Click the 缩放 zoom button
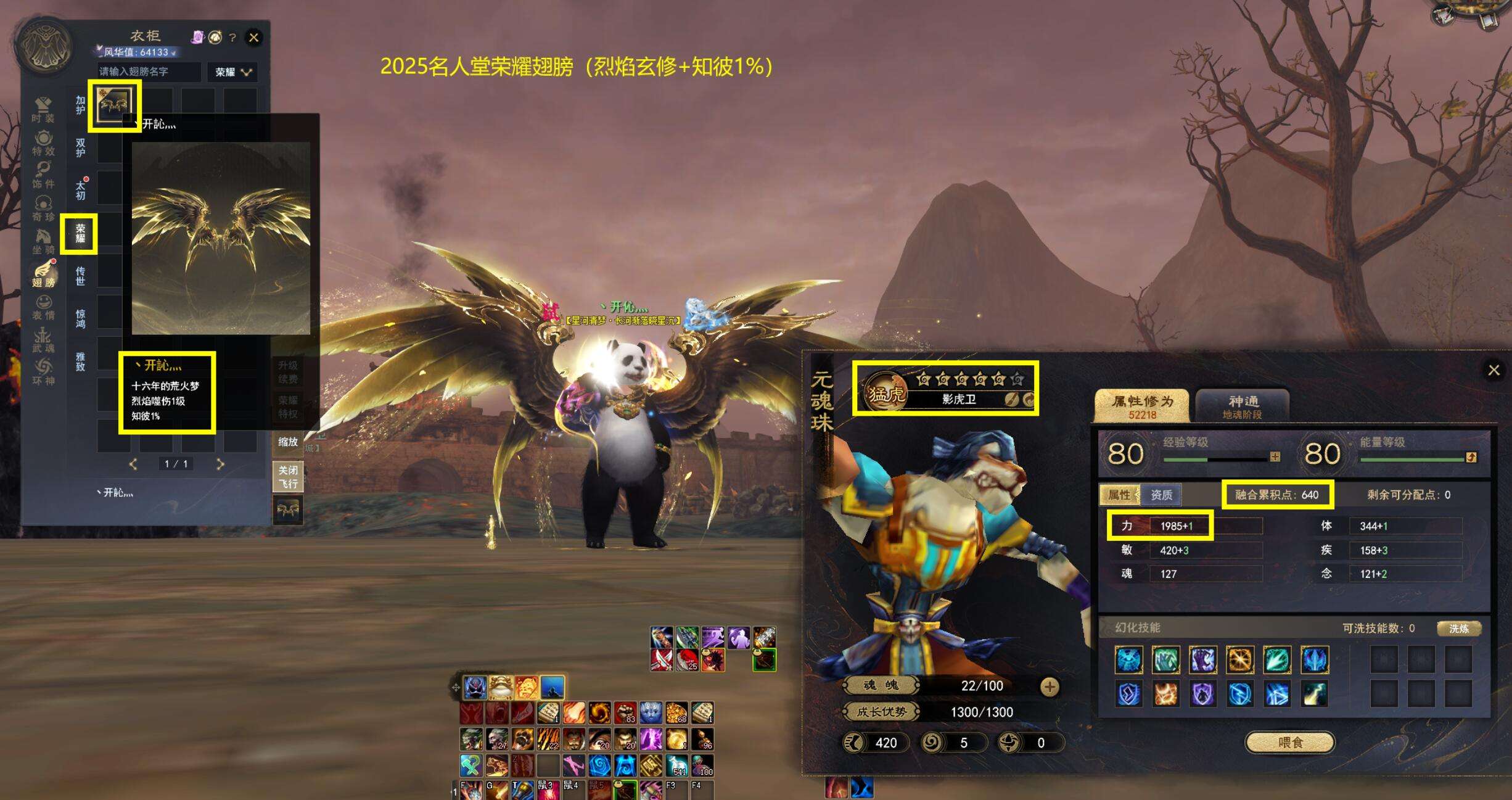1512x800 pixels. pos(288,442)
